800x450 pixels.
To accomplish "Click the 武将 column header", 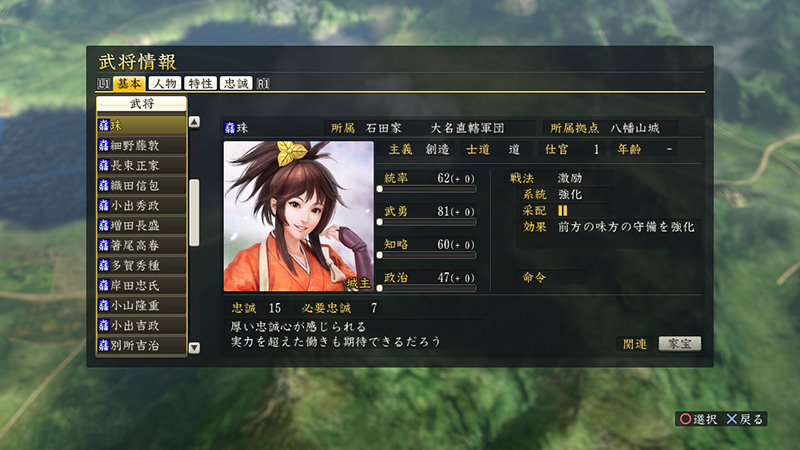I will tap(141, 104).
